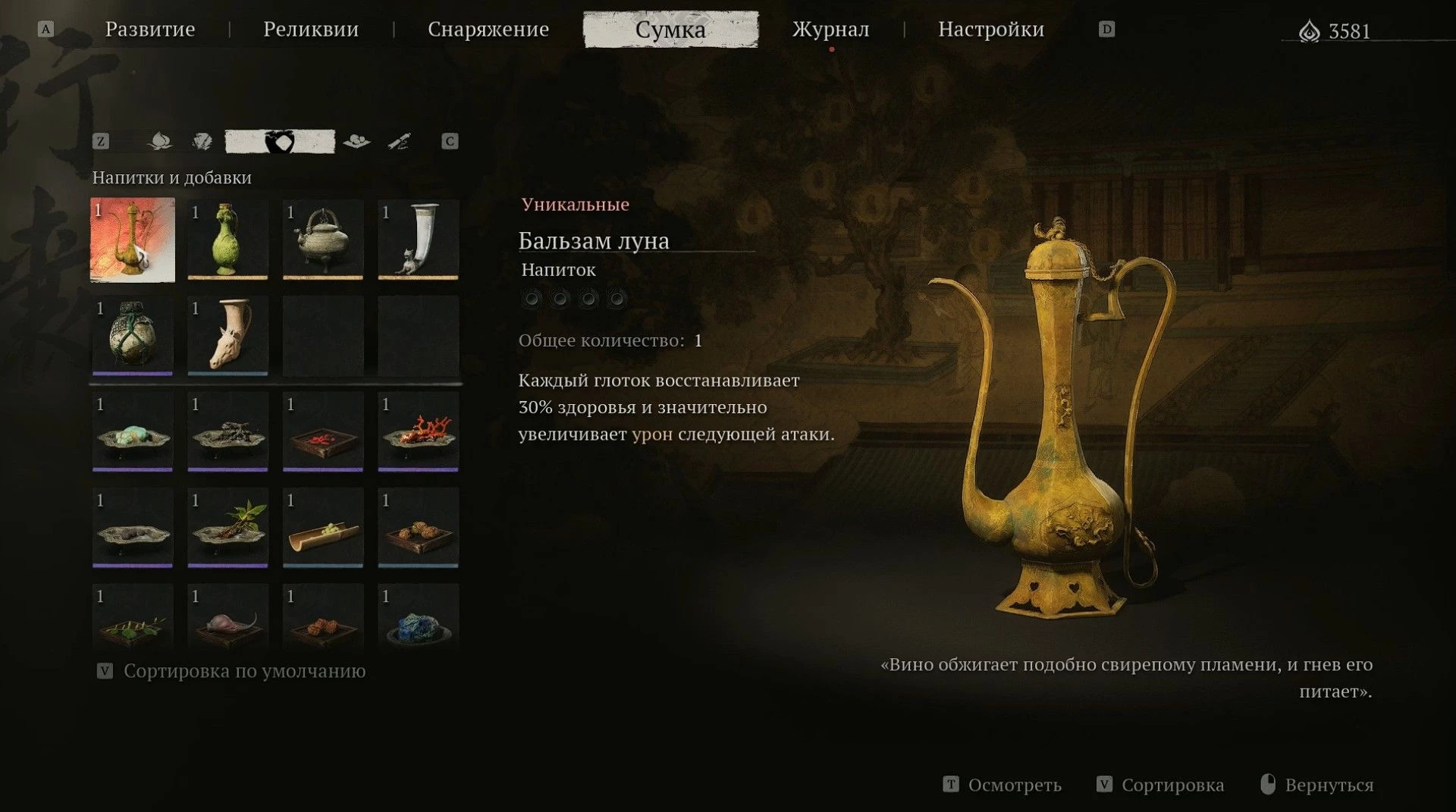This screenshot has width=1456, height=812.
Task: Choose the green gourd bottle slot
Action: (227, 240)
